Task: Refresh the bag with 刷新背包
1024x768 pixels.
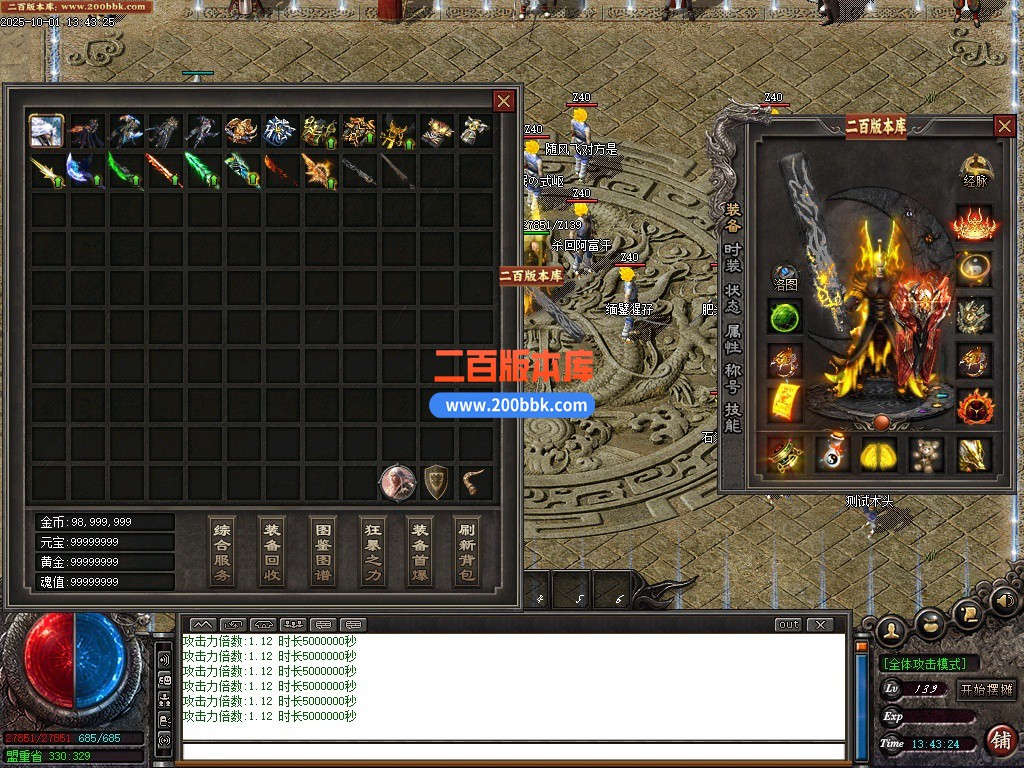Action: [x=467, y=551]
